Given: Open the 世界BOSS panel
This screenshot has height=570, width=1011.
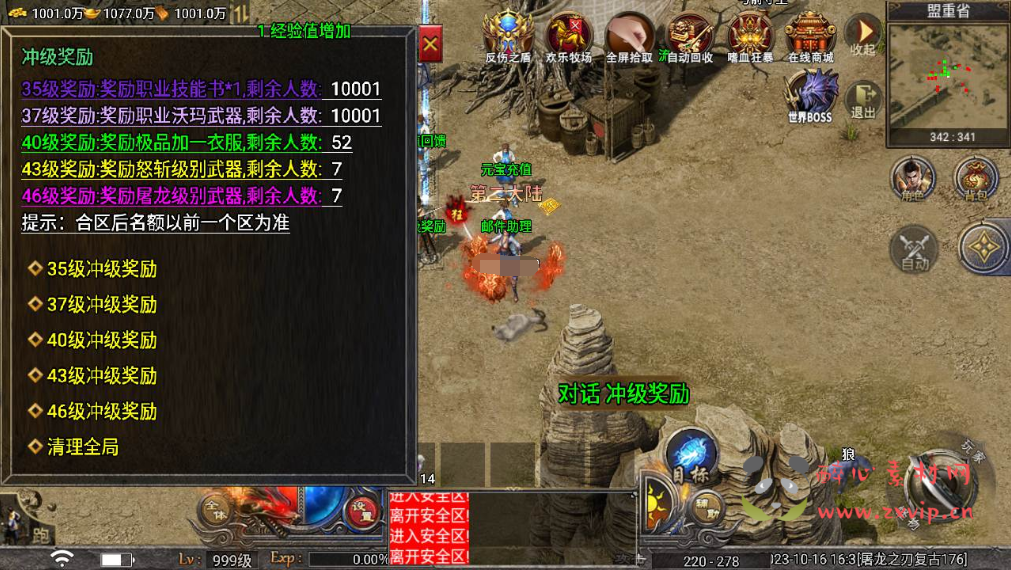Looking at the screenshot, I should point(809,97).
